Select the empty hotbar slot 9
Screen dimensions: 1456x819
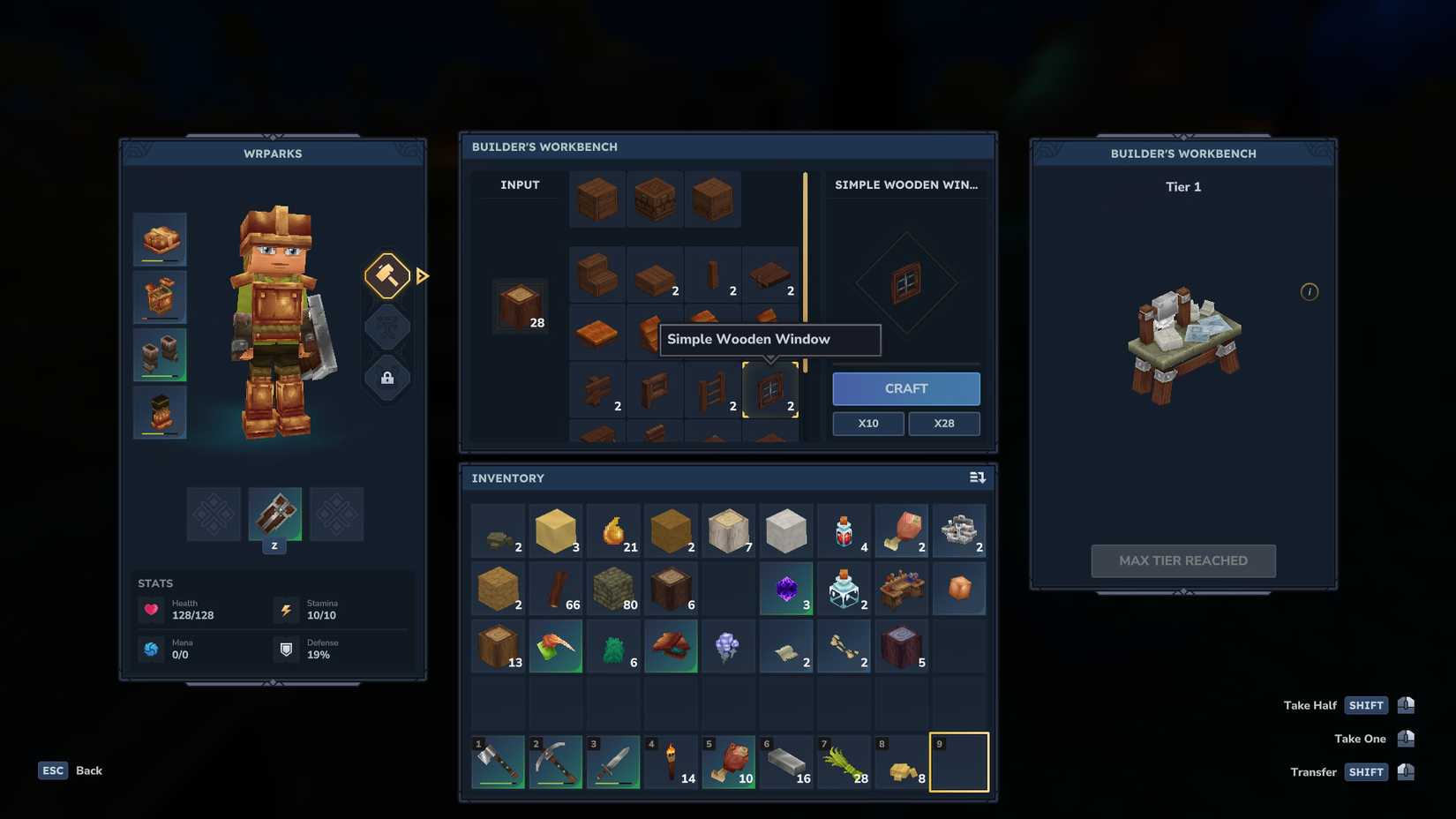(958, 760)
